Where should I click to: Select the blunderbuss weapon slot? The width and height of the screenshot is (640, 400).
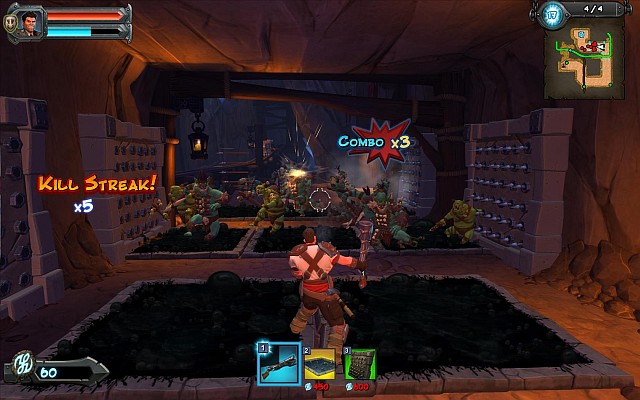pos(279,363)
